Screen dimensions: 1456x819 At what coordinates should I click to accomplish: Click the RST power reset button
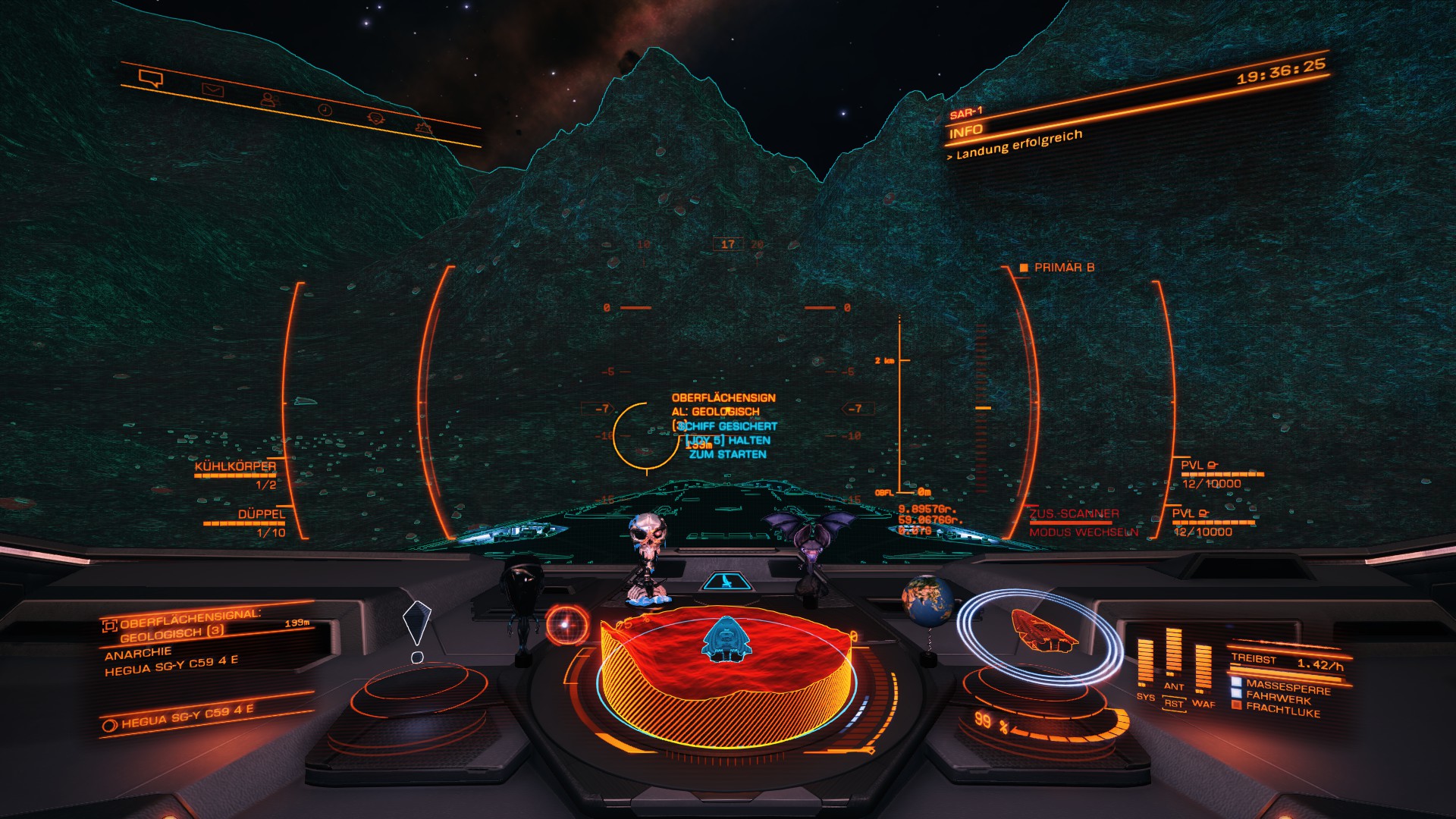[1174, 704]
